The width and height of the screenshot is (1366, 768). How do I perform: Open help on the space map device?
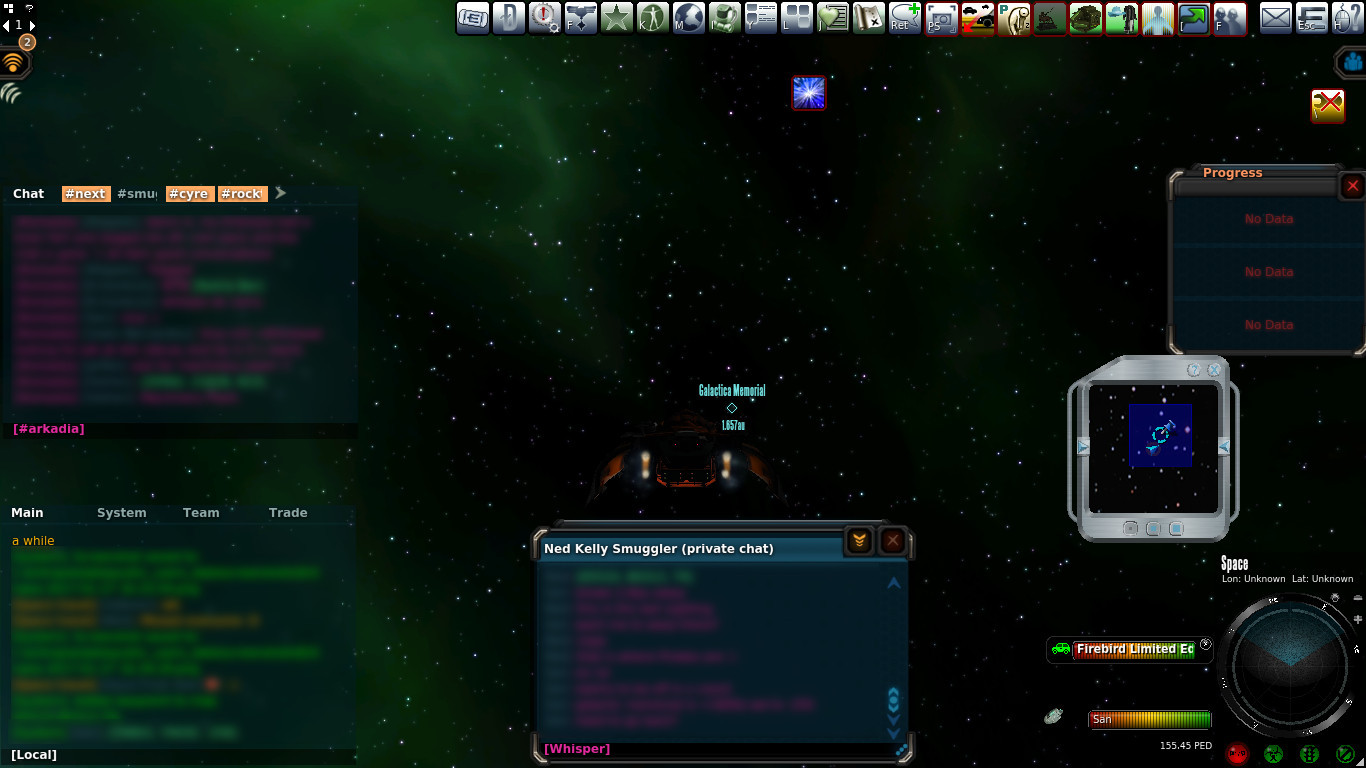point(1194,370)
